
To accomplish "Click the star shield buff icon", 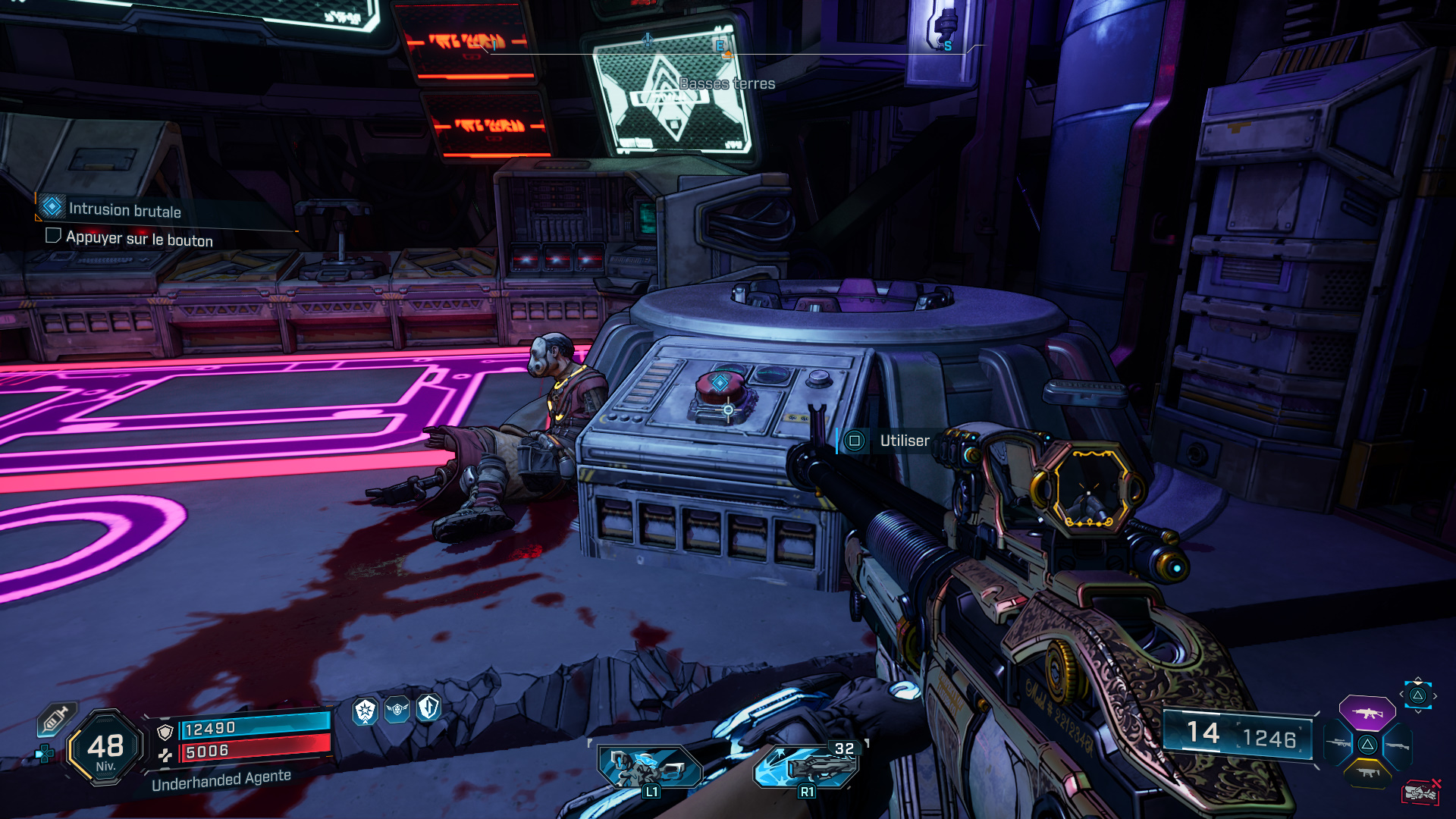I will 366,711.
